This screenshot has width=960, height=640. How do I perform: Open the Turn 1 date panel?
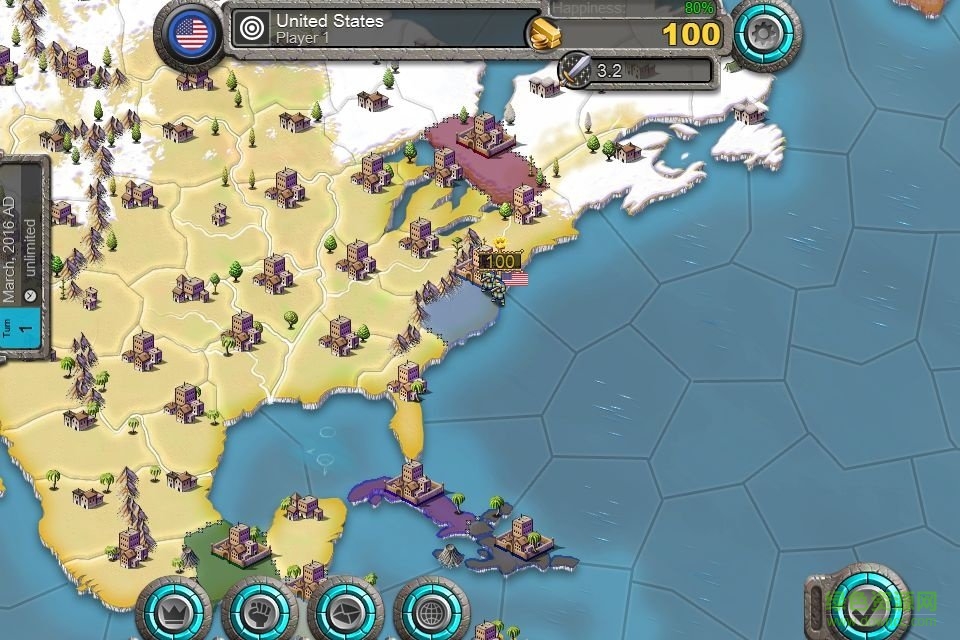[22, 262]
